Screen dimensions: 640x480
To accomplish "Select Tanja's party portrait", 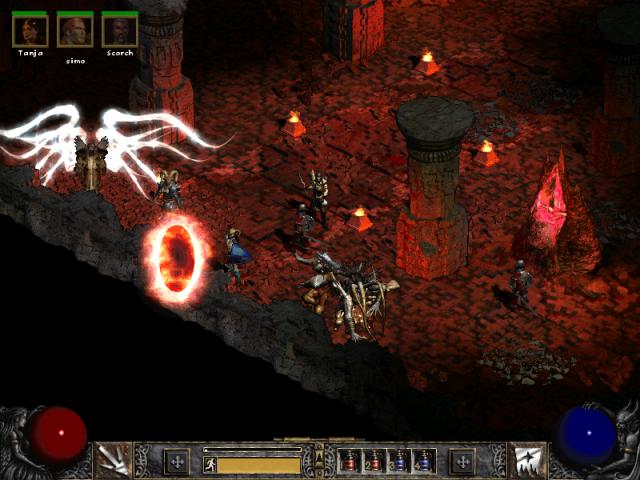I will pos(29,30).
